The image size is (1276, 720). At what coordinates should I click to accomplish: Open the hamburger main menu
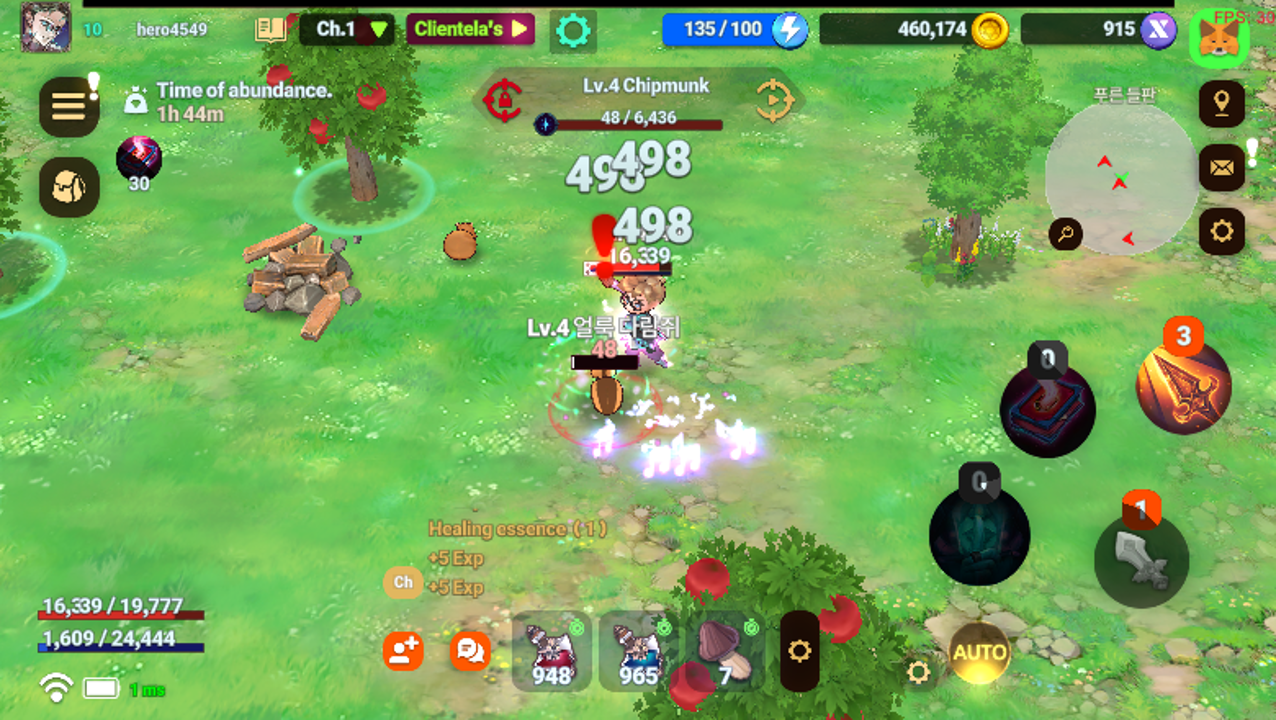[69, 107]
